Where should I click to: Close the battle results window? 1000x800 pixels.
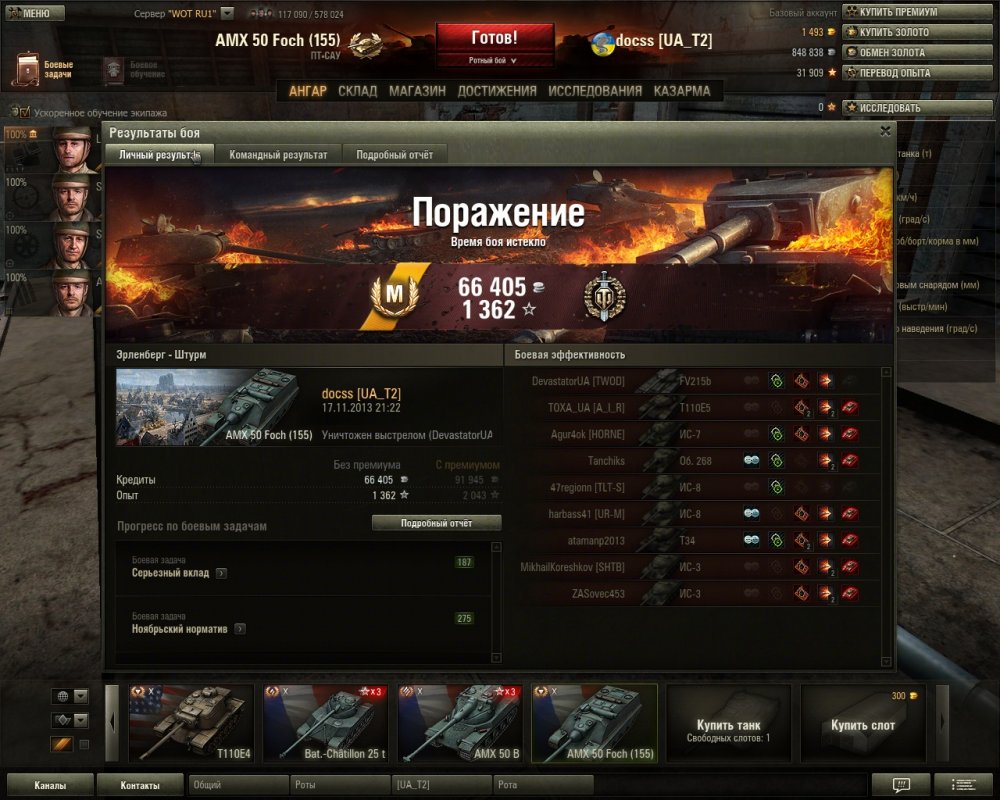click(x=885, y=131)
